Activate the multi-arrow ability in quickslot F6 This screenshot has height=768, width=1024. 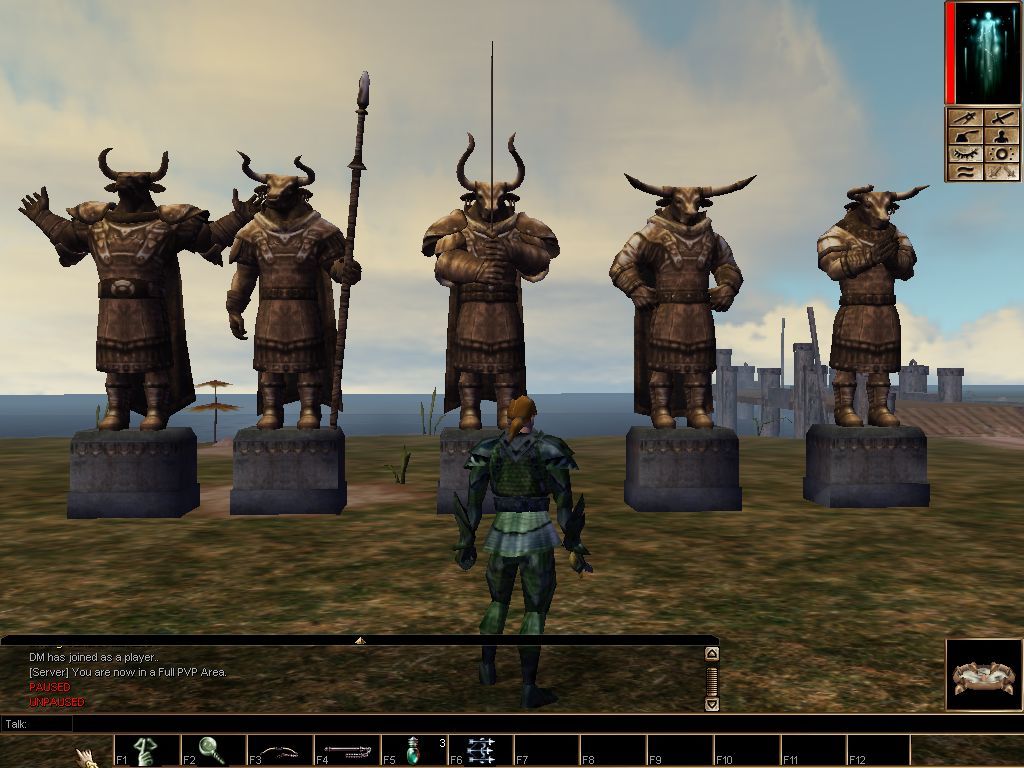tap(480, 750)
